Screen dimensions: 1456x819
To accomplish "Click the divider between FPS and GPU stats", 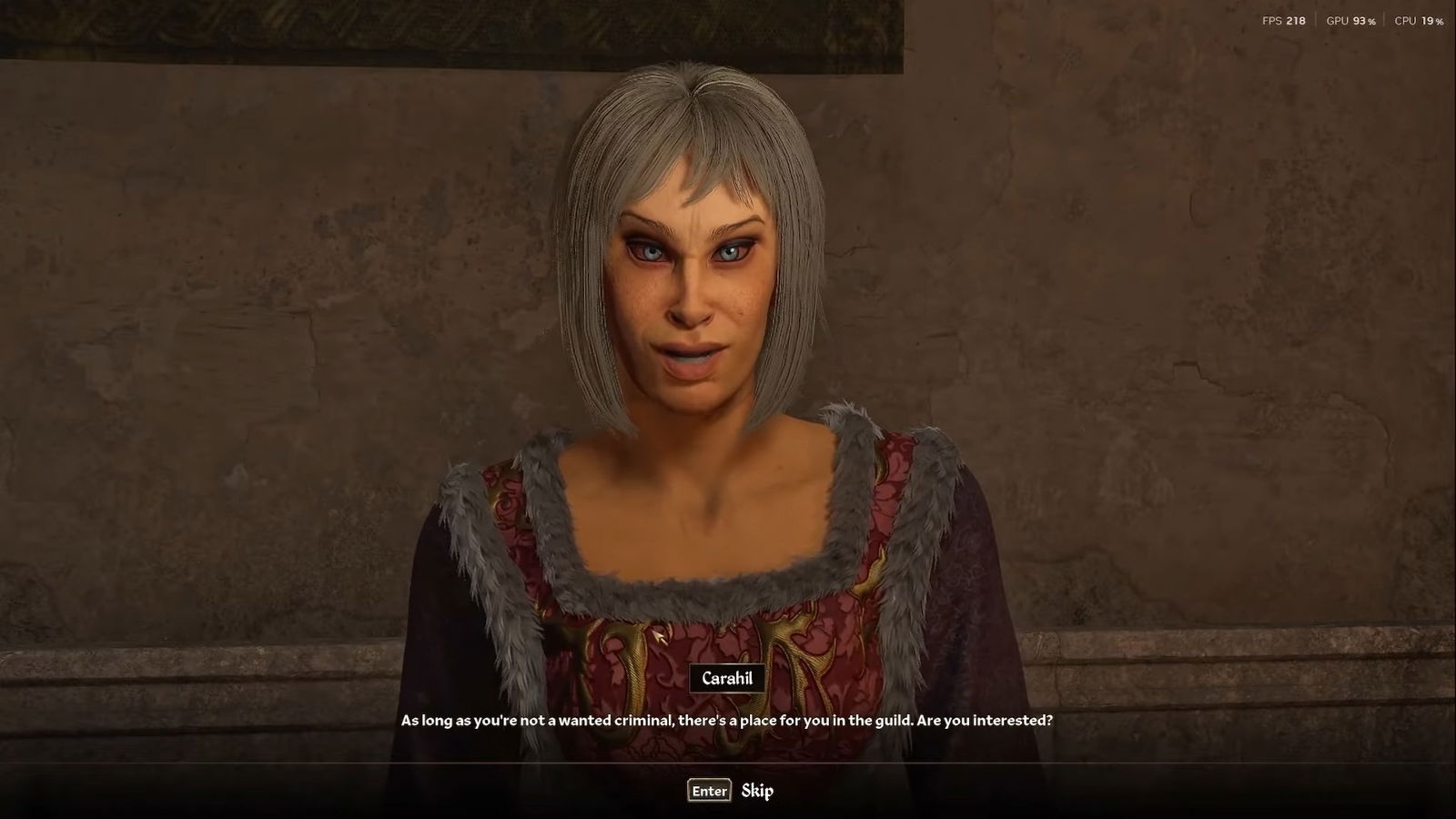I will tap(1316, 19).
